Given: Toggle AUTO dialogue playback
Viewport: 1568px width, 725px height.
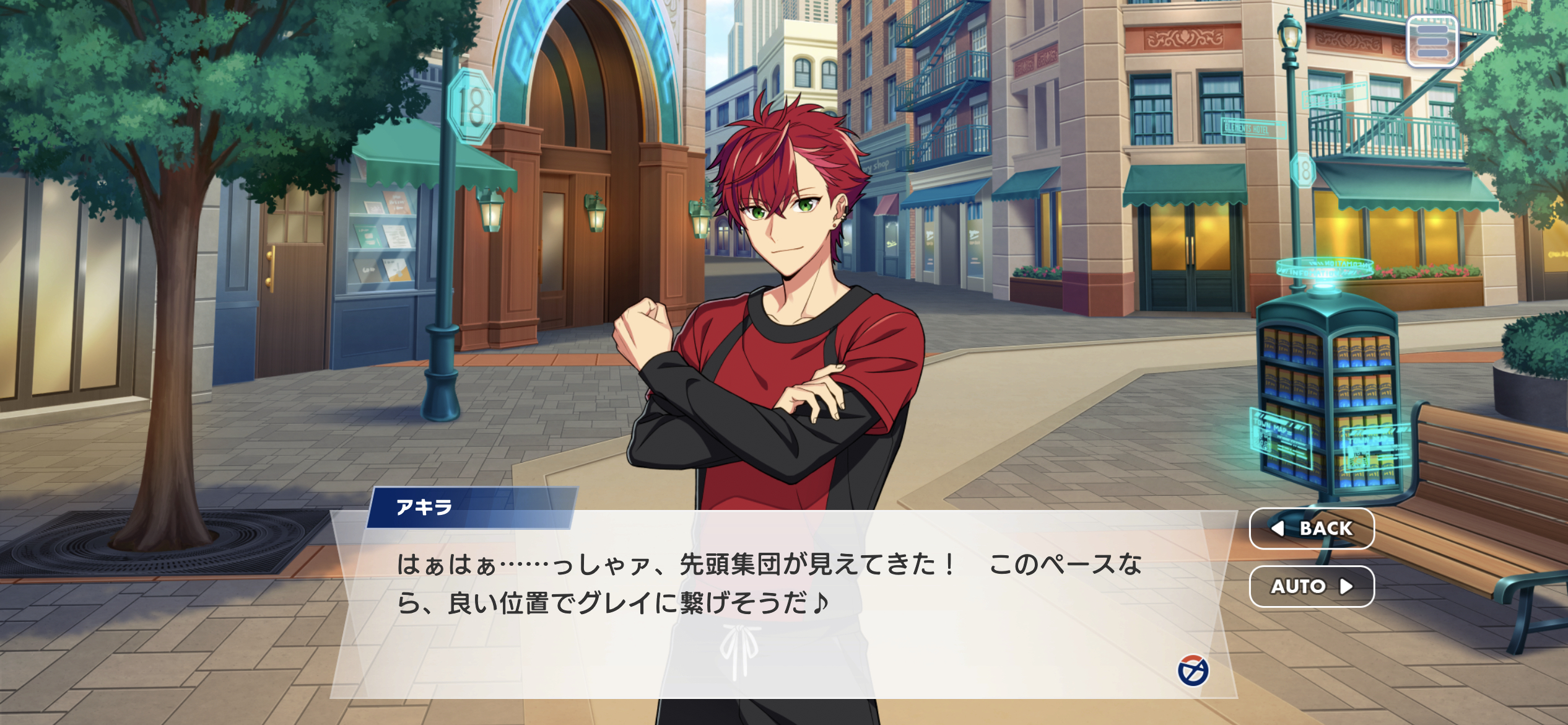Looking at the screenshot, I should coord(1312,586).
